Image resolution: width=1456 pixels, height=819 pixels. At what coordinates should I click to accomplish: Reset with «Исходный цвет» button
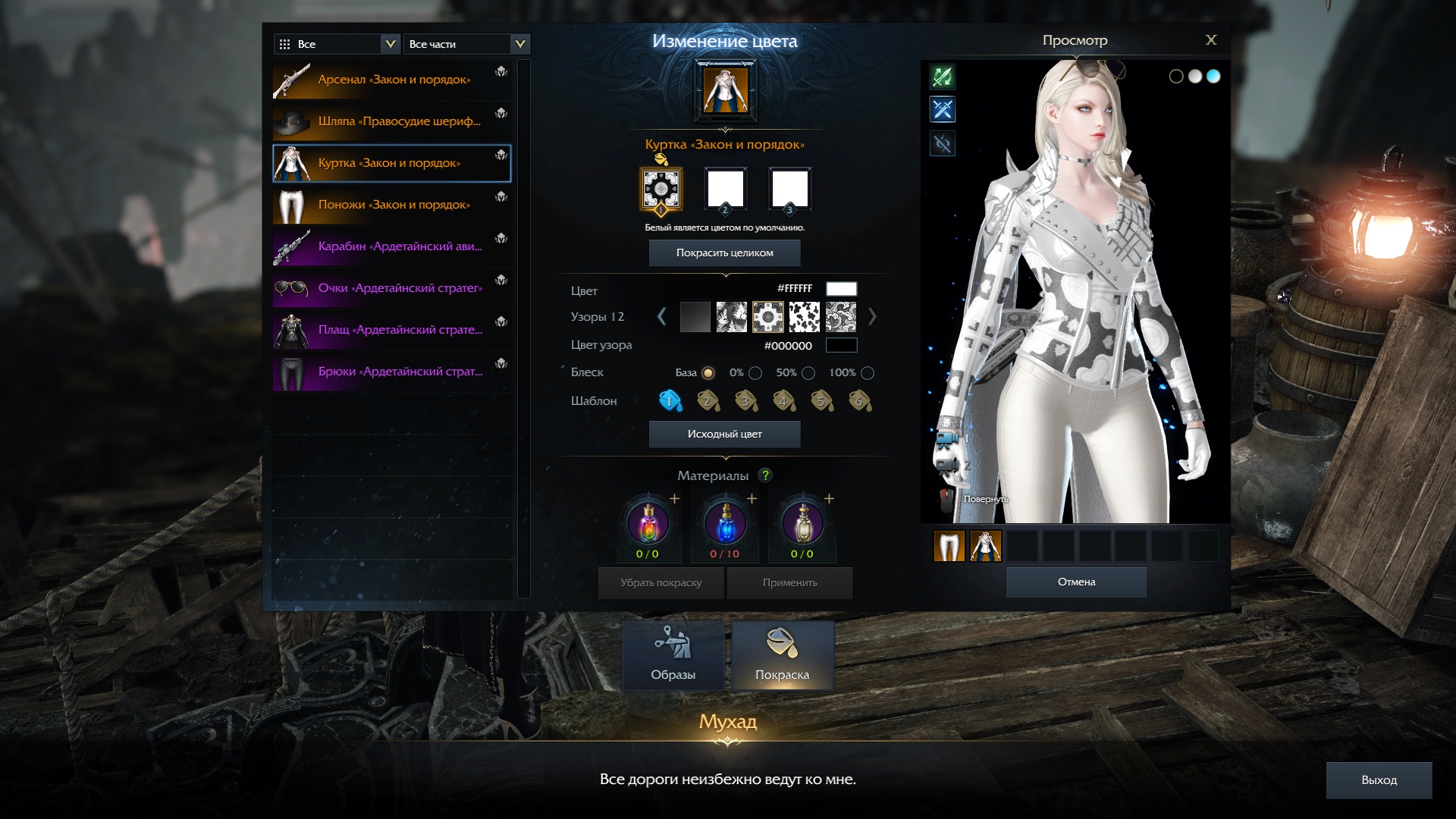coord(724,435)
